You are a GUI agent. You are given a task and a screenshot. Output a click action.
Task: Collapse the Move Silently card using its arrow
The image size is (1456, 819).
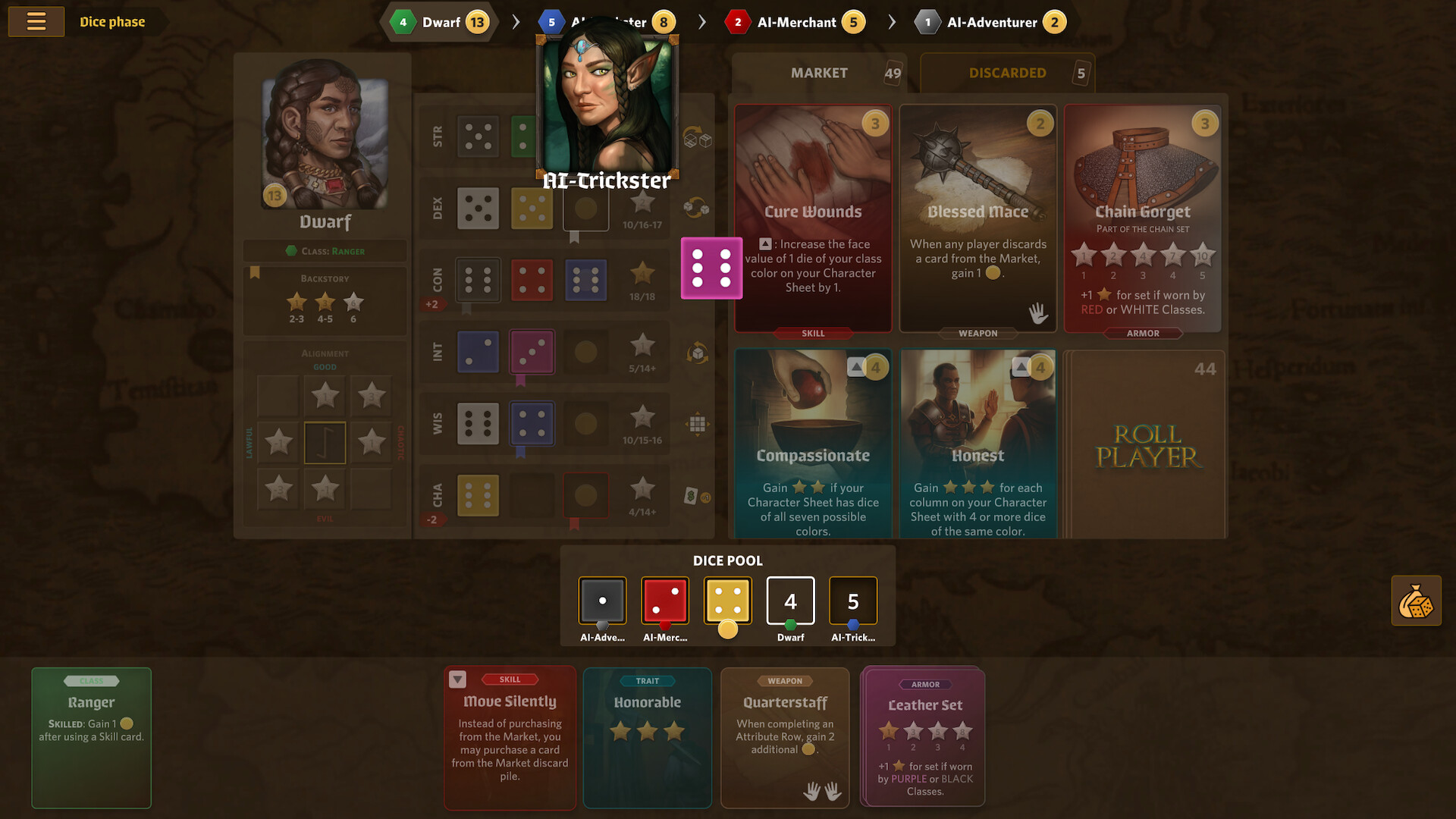458,679
